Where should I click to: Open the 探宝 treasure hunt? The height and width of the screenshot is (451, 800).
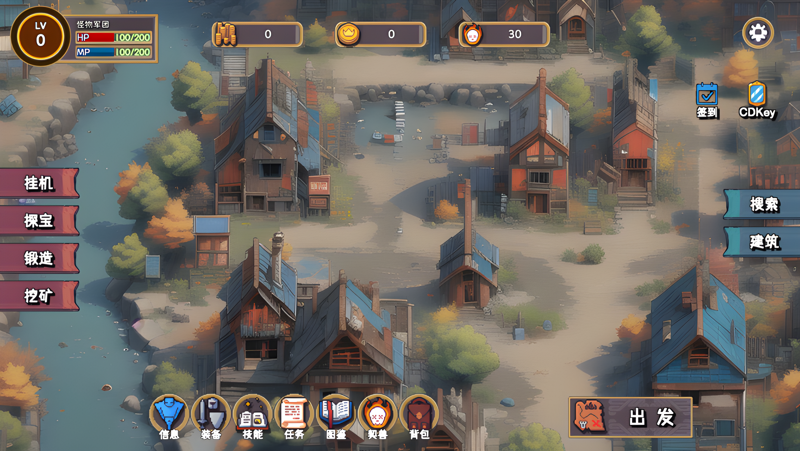(38, 220)
